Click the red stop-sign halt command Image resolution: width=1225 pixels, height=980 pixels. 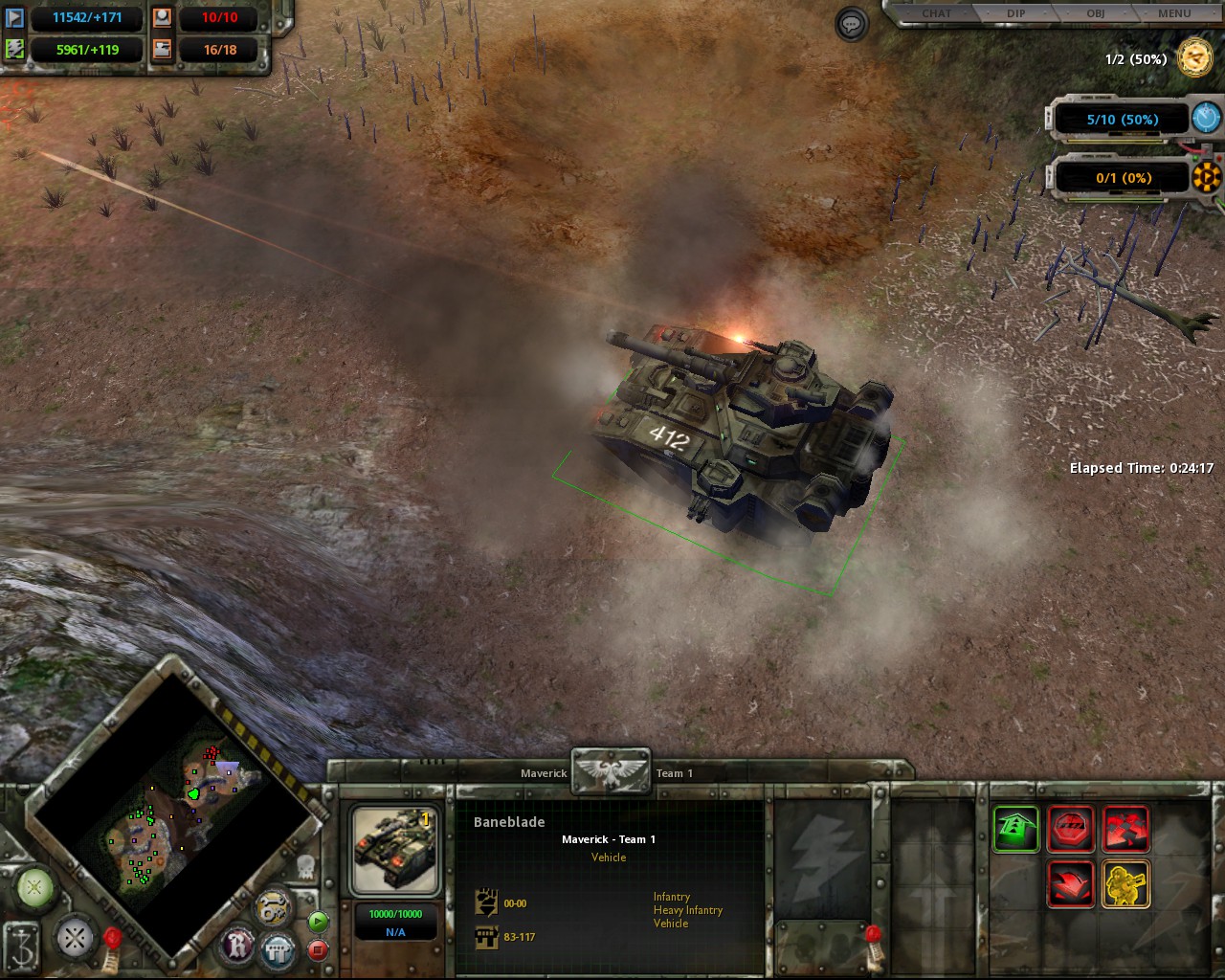1071,829
